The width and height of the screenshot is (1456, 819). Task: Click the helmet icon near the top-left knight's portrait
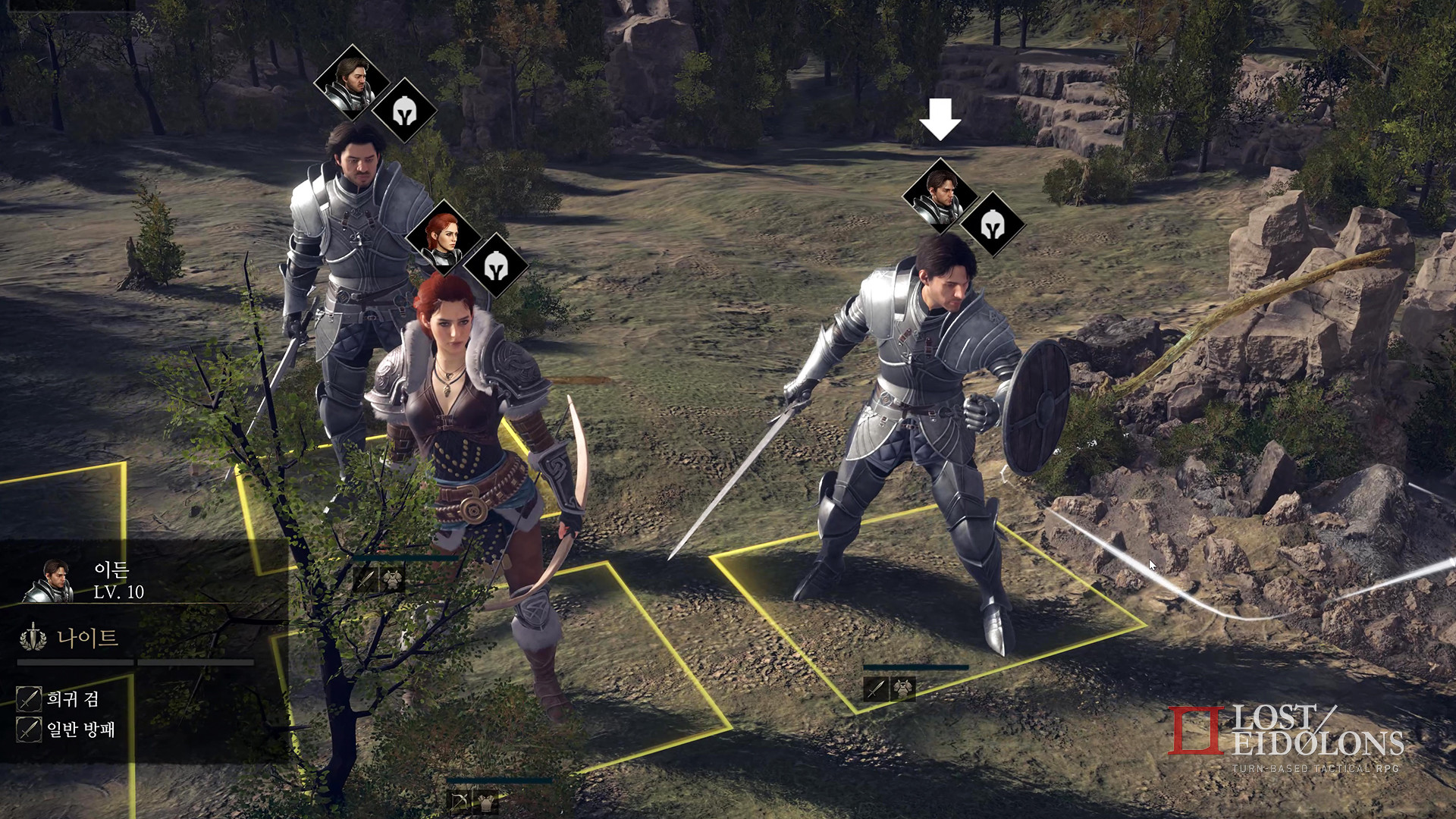(x=404, y=113)
